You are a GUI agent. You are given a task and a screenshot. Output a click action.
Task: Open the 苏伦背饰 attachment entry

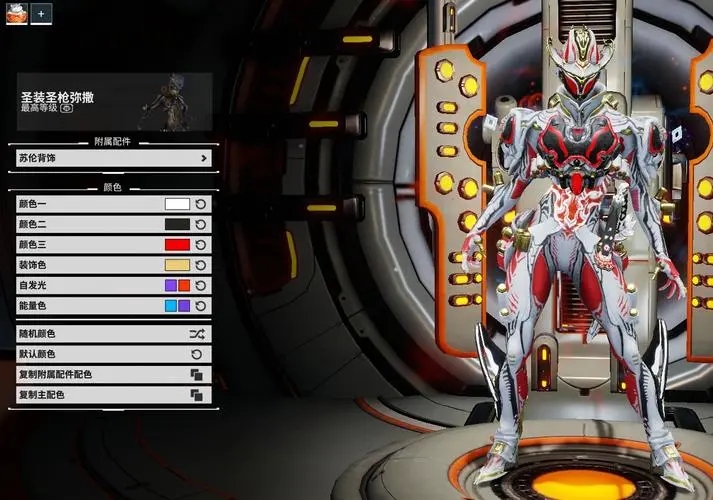point(112,158)
